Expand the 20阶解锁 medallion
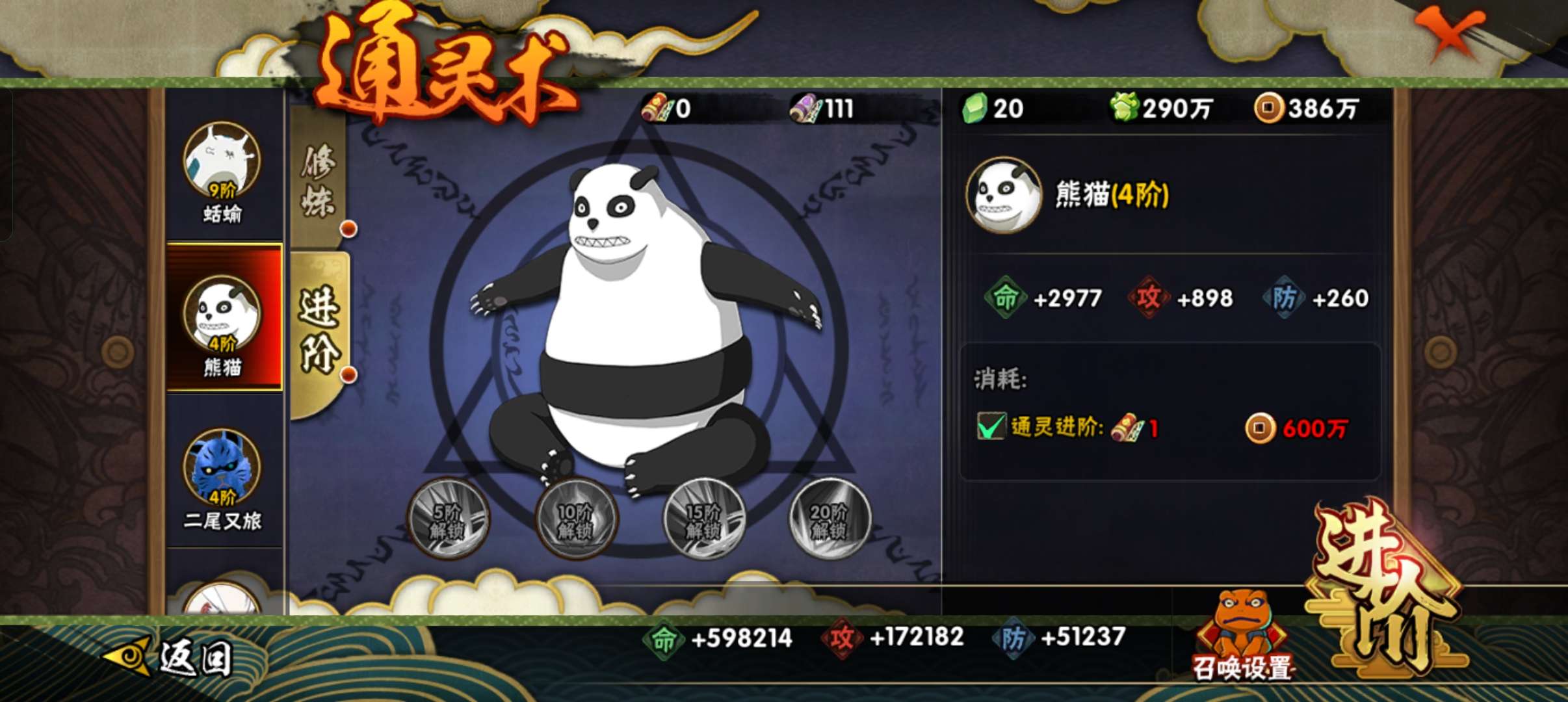 click(830, 520)
